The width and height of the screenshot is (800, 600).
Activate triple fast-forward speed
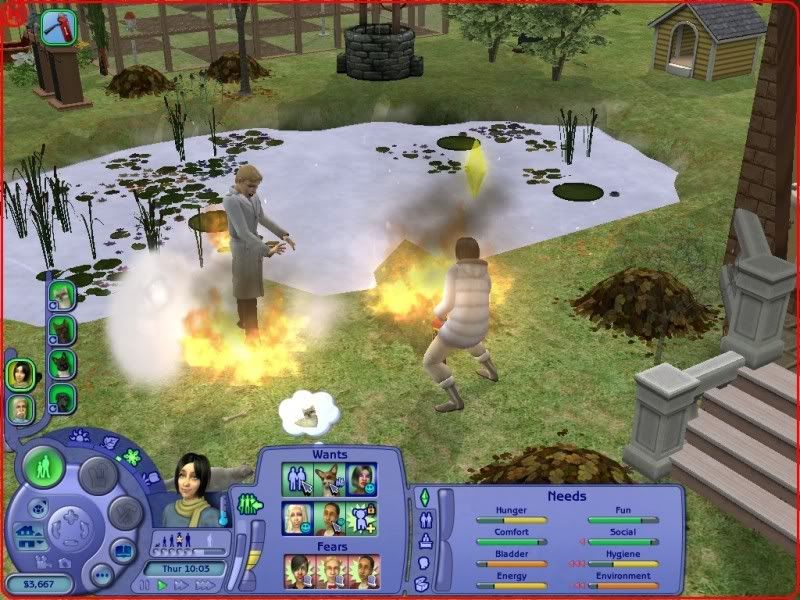[x=207, y=584]
